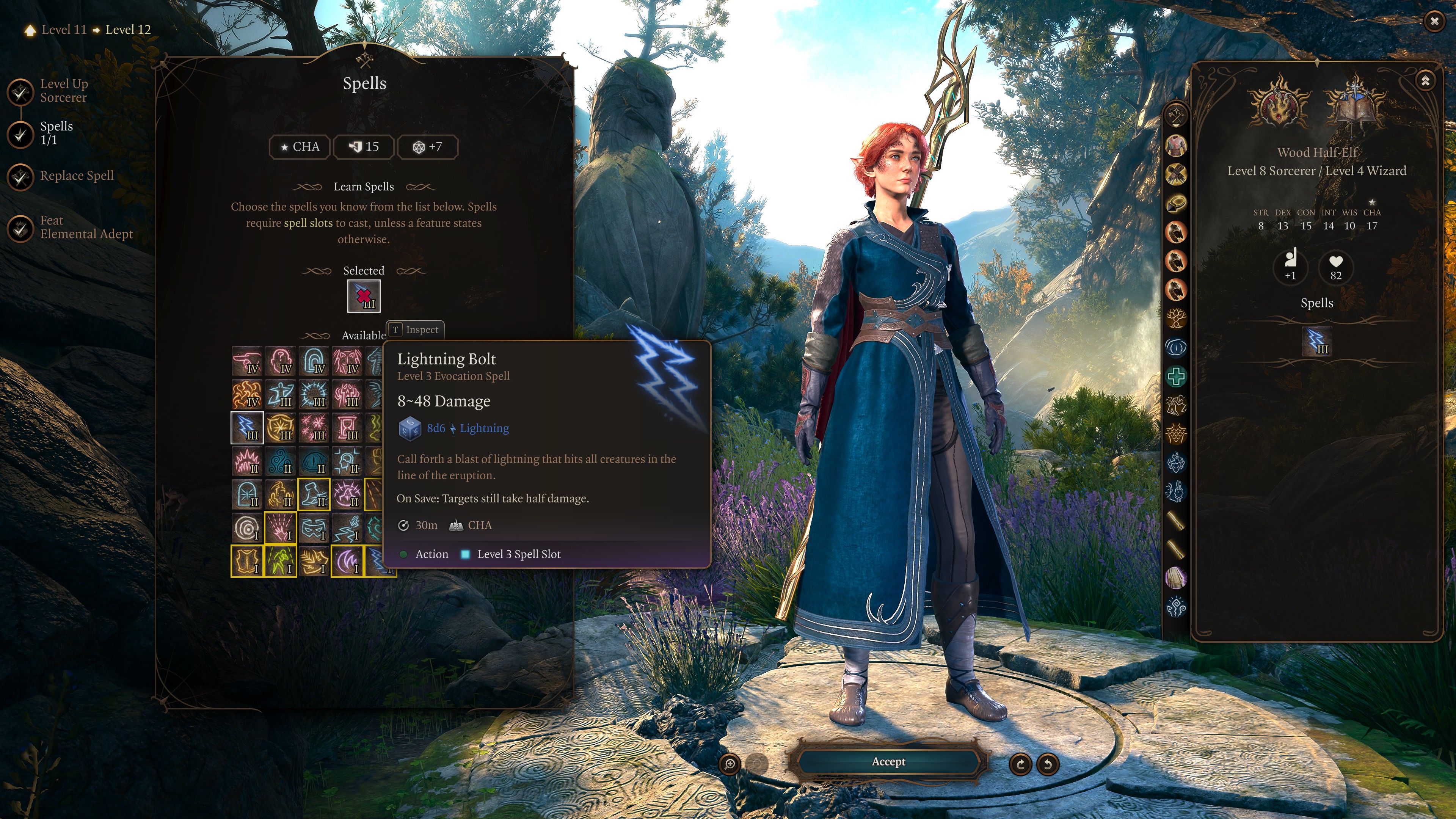Select the Lightning Bolt spell in Available
This screenshot has height=819, width=1456.
pos(247,427)
